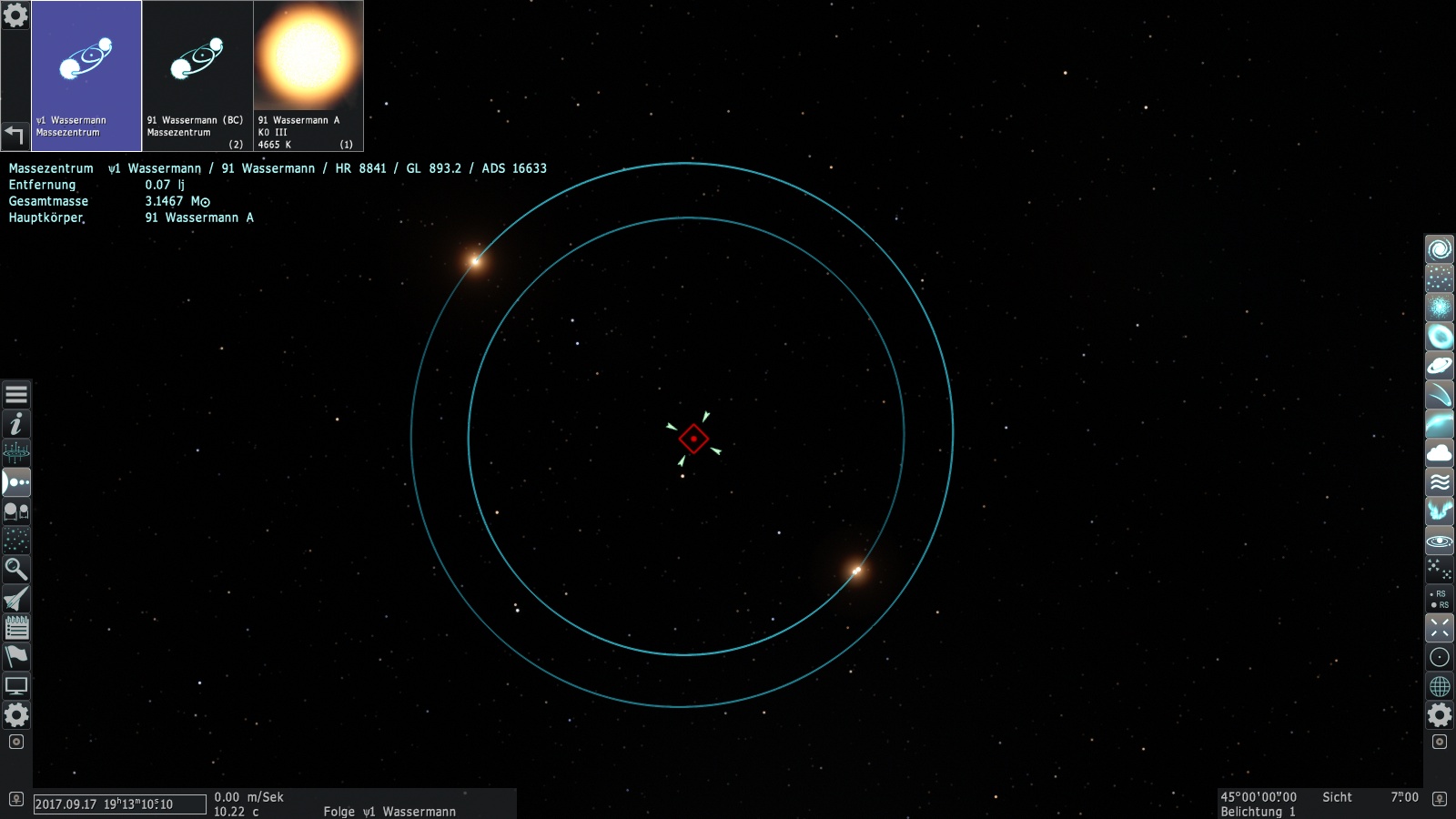Toggle the coordinate grid globe icon
The width and height of the screenshot is (1456, 819).
[x=1440, y=686]
